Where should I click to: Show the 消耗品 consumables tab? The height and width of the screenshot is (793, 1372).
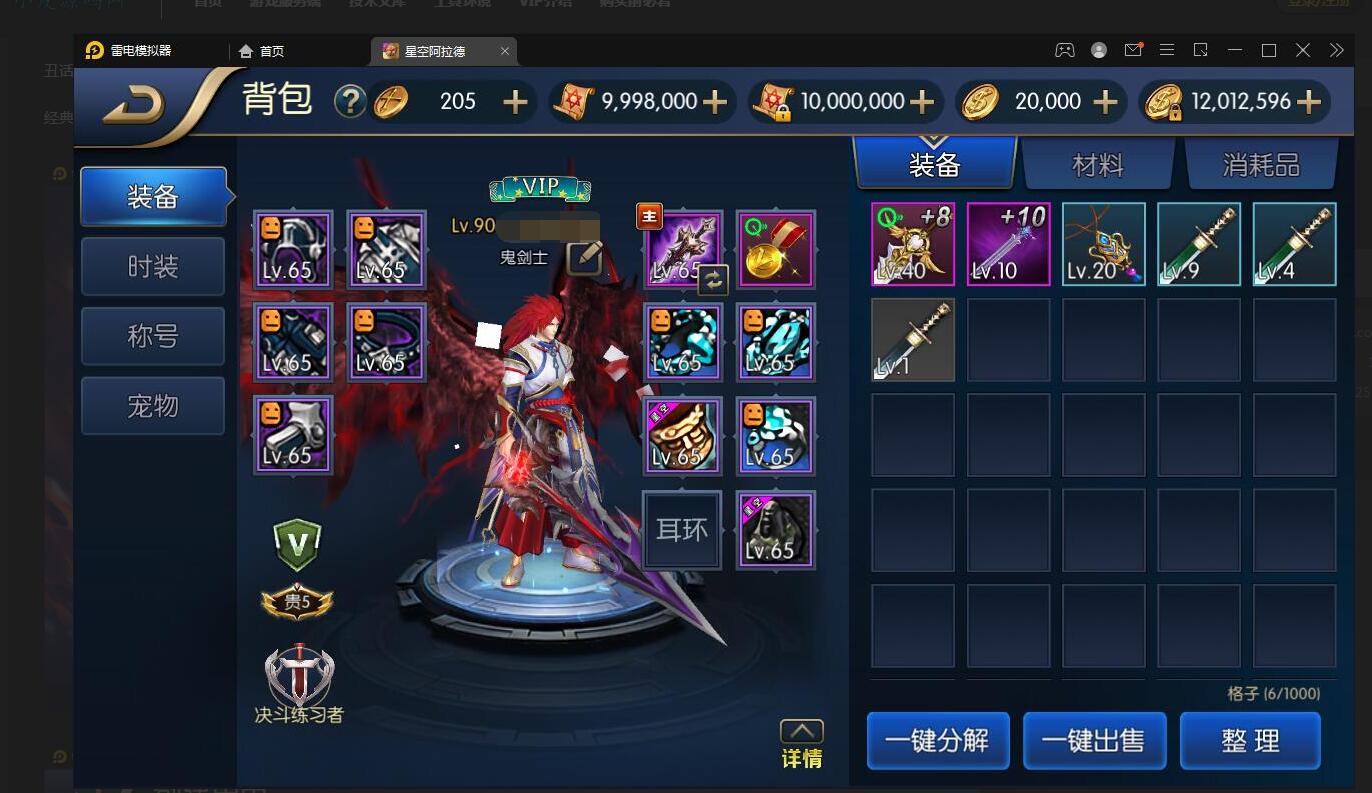[x=1260, y=165]
